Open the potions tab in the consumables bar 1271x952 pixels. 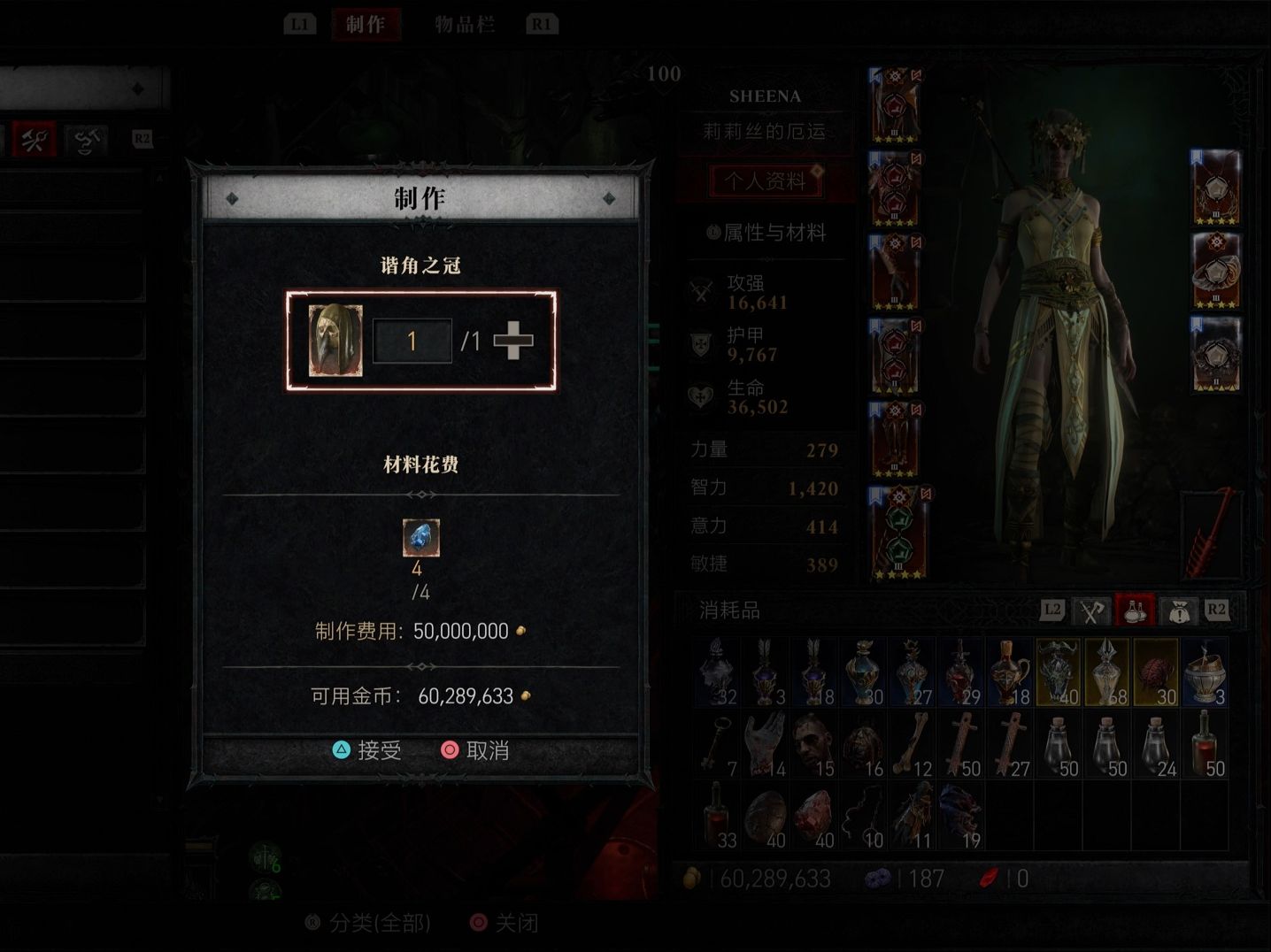[1136, 610]
